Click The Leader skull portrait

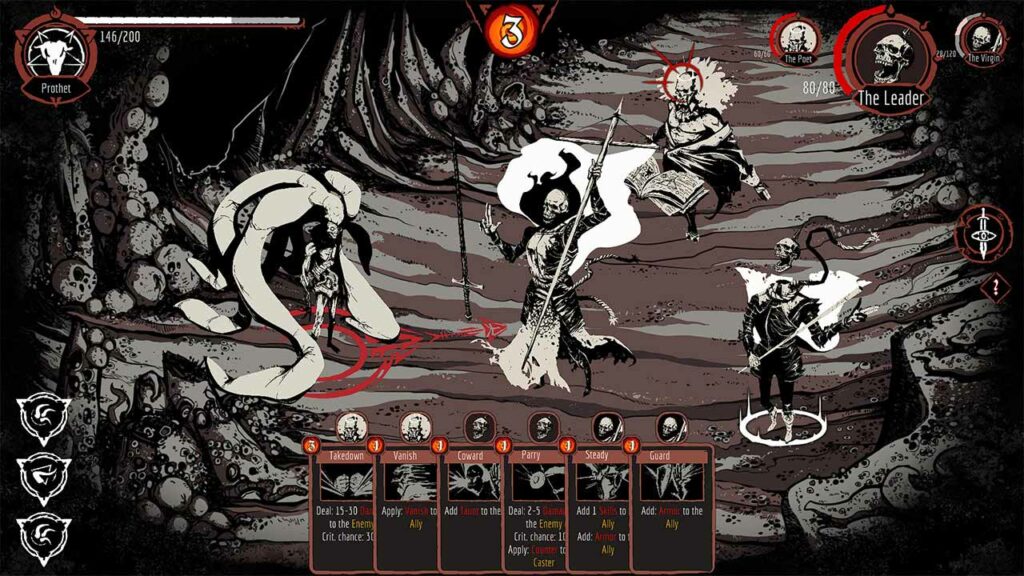pyautogui.click(x=888, y=59)
